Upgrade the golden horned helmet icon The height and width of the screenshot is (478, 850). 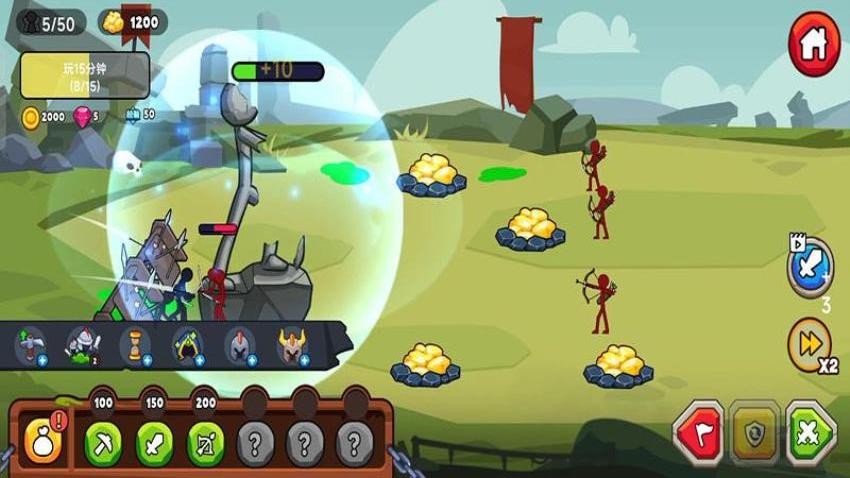[x=292, y=345]
